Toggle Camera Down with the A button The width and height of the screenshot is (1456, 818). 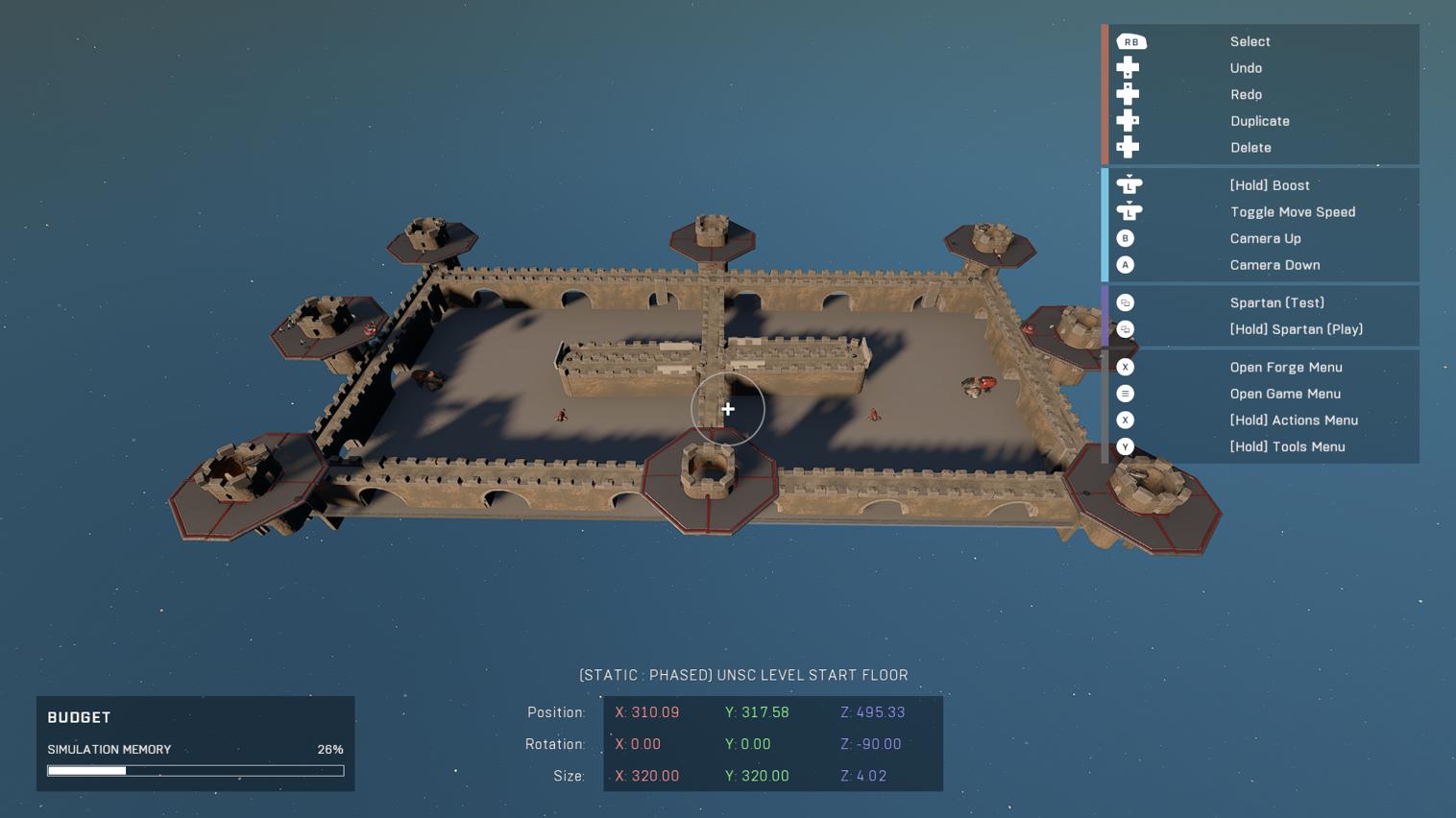(1125, 265)
